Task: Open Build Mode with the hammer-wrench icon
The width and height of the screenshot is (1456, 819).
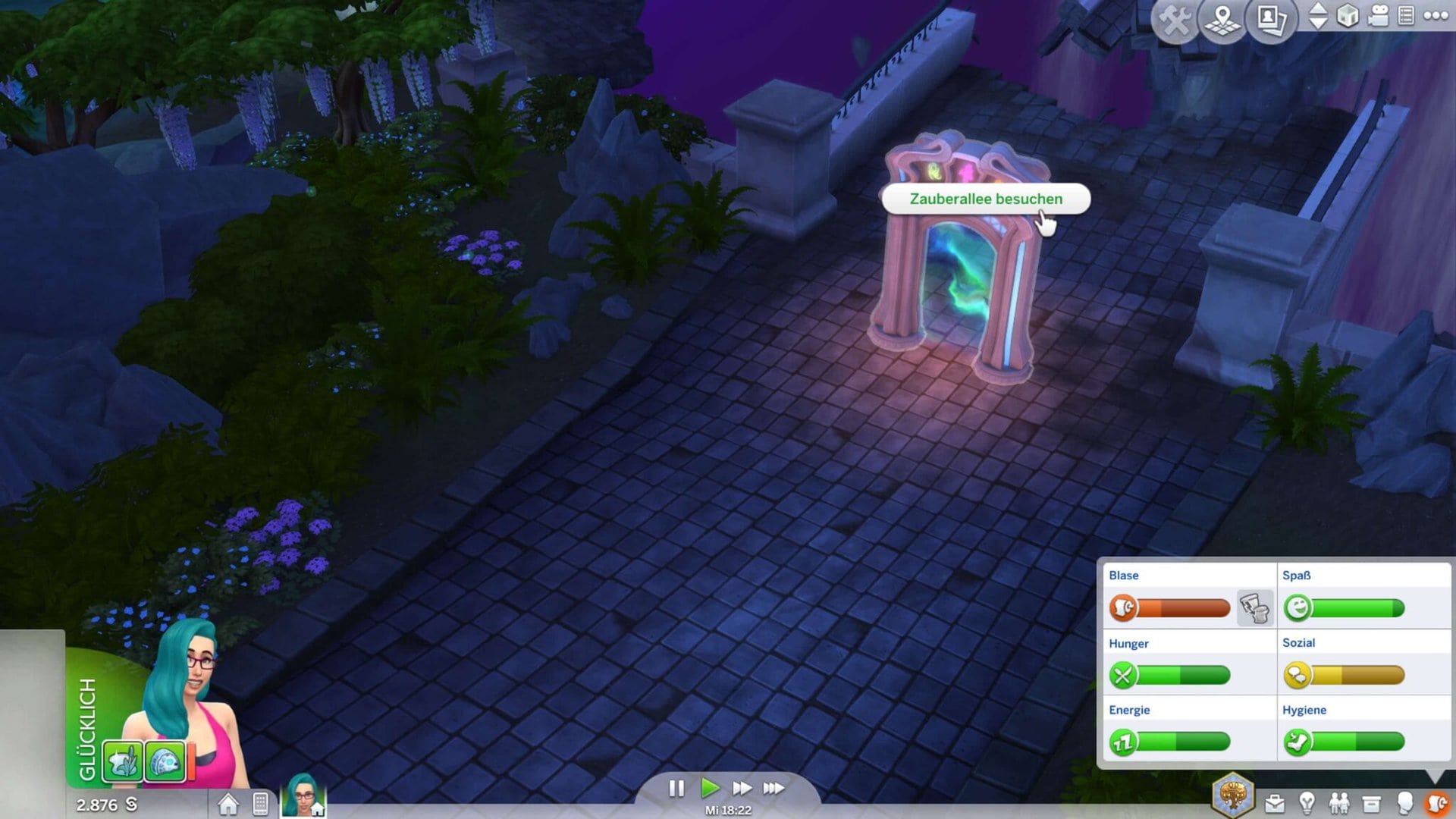Action: click(x=1175, y=20)
